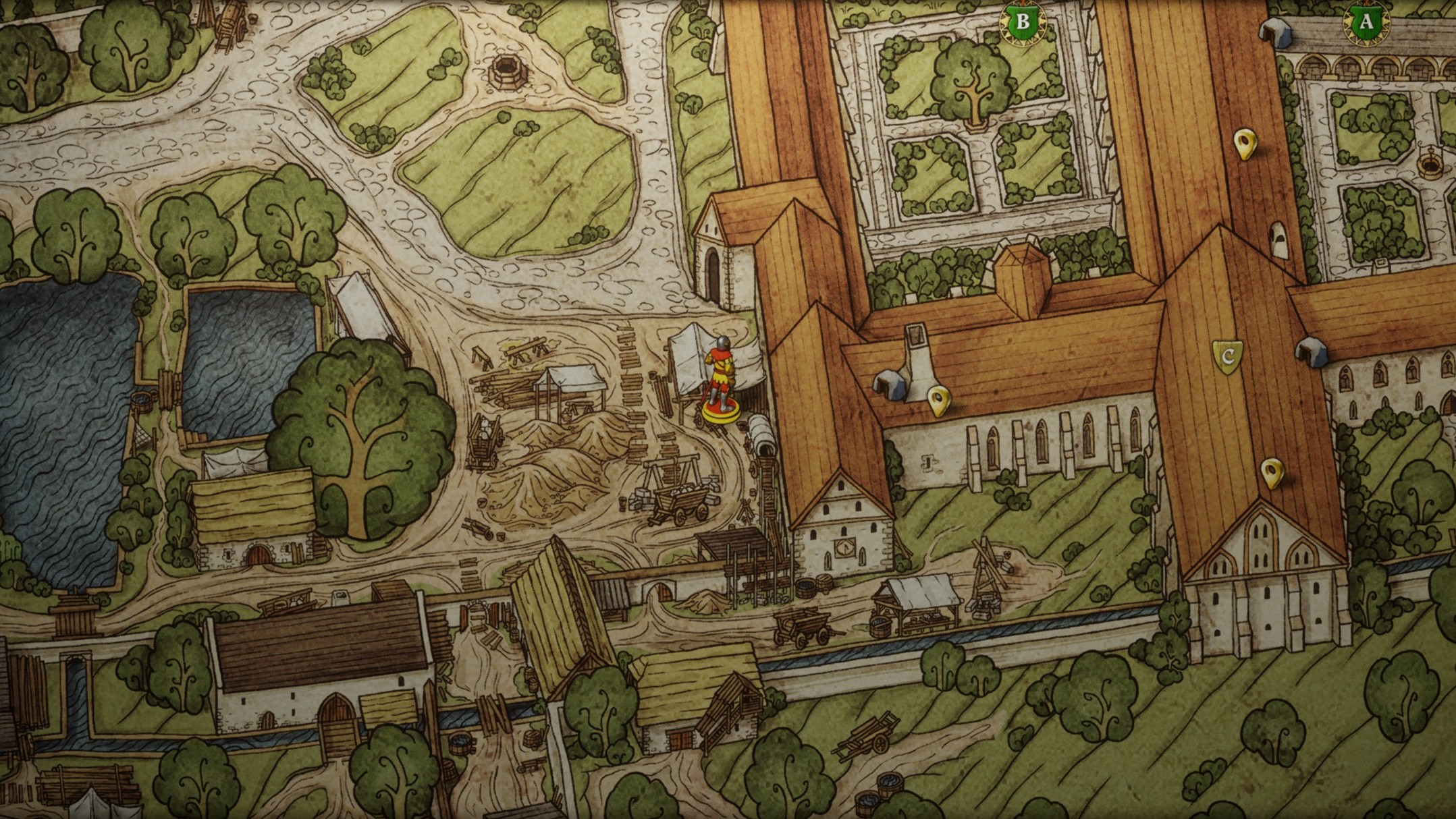
Task: Click the player figurine marker
Action: pyautogui.click(x=720, y=381)
